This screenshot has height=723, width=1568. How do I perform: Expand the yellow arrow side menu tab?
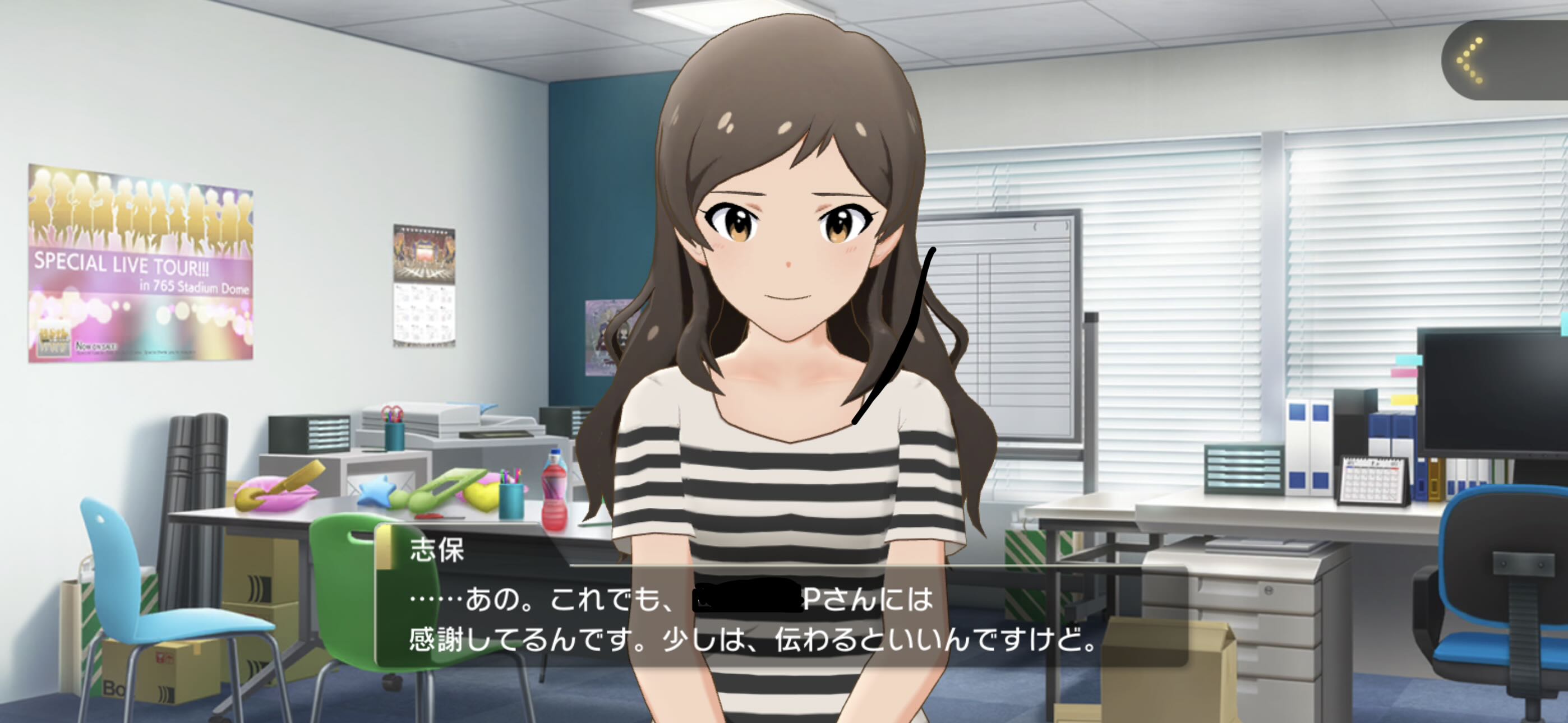coord(1473,59)
